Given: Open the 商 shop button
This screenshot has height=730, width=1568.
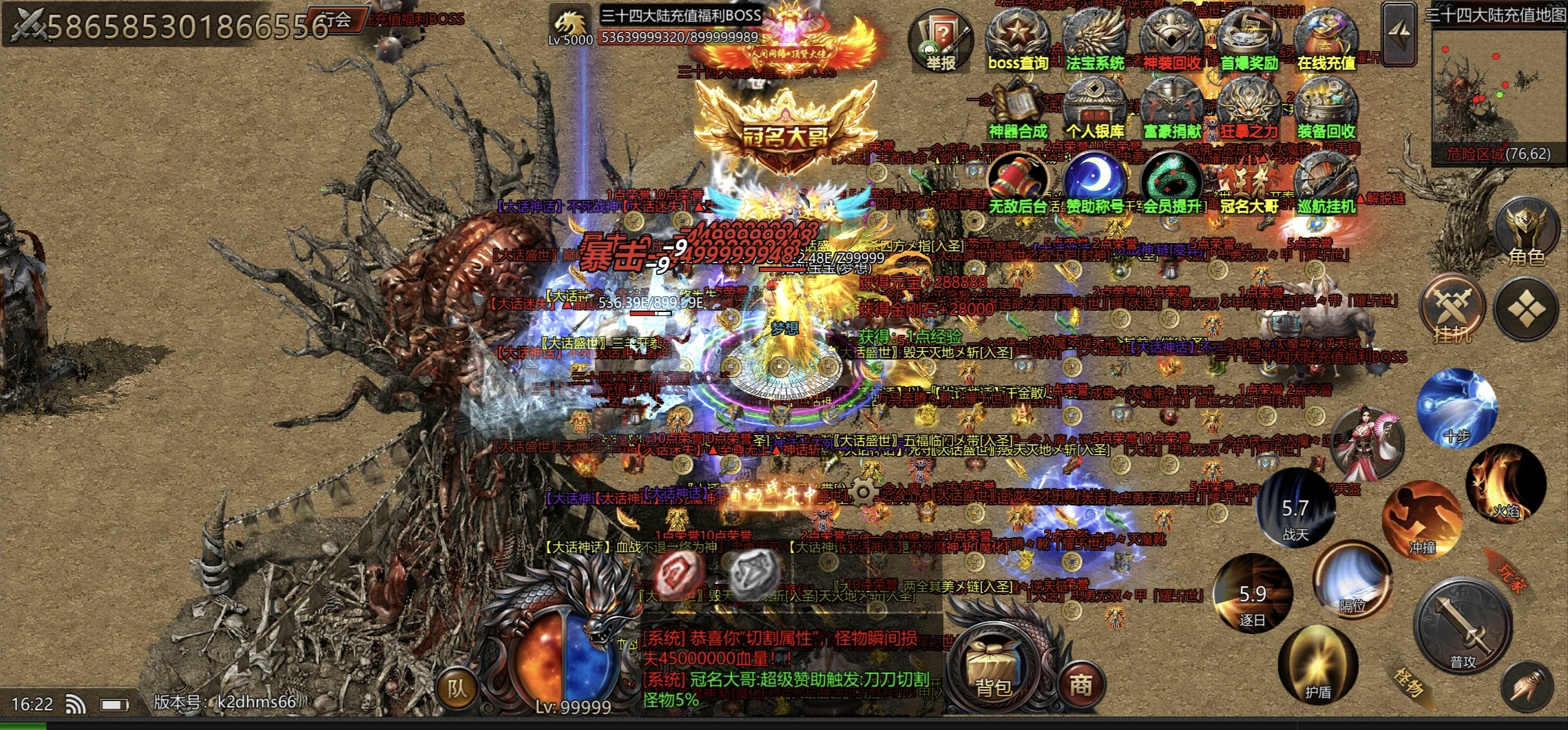Looking at the screenshot, I should [1080, 684].
